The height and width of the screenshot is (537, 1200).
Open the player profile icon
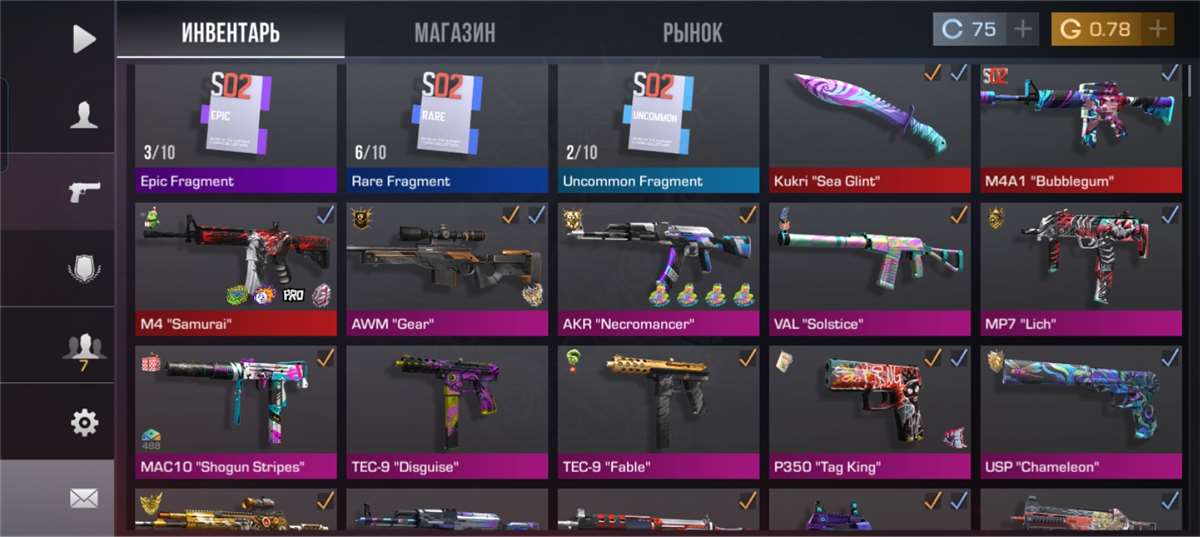pyautogui.click(x=84, y=115)
